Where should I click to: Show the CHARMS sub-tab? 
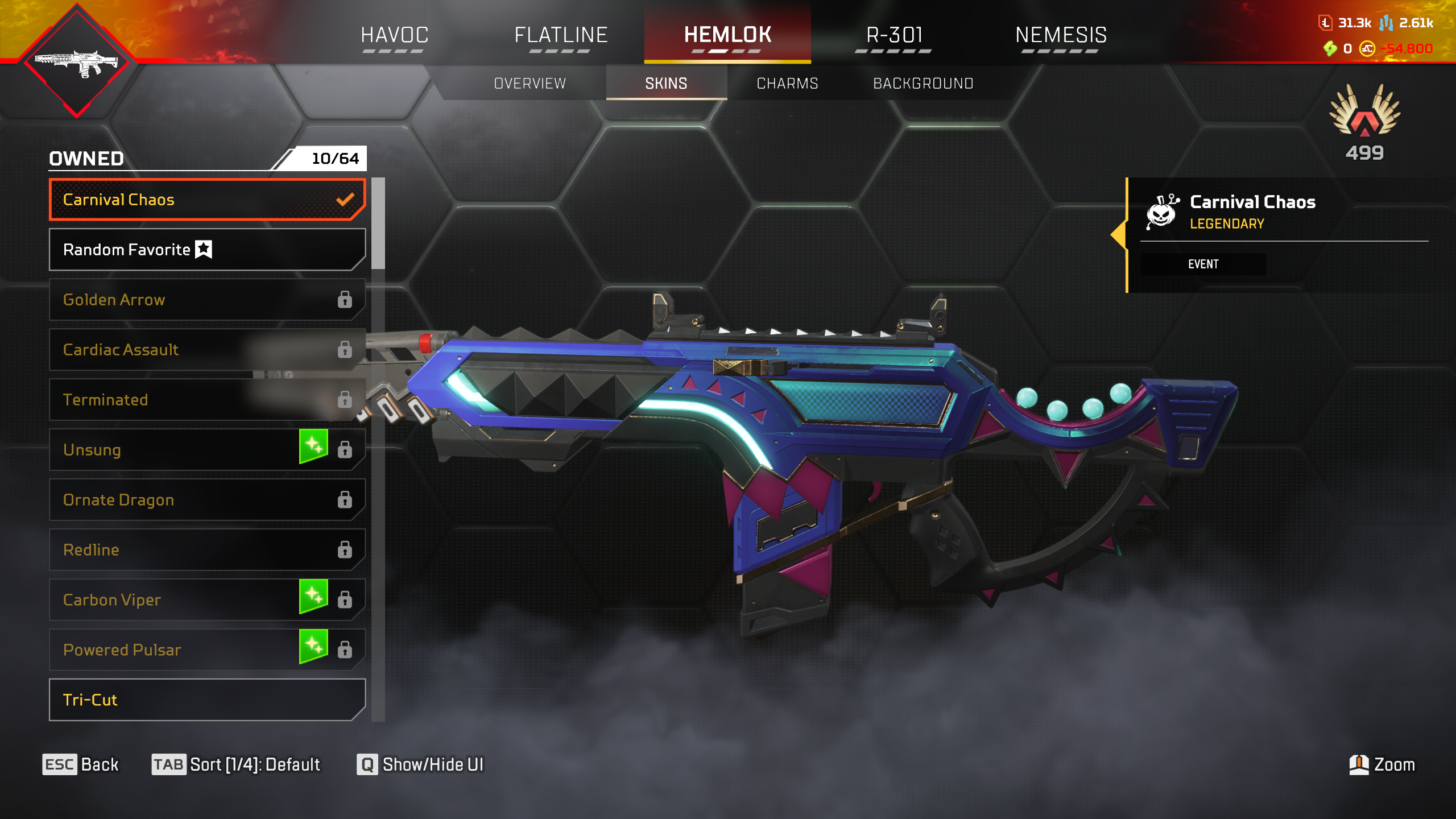787,84
